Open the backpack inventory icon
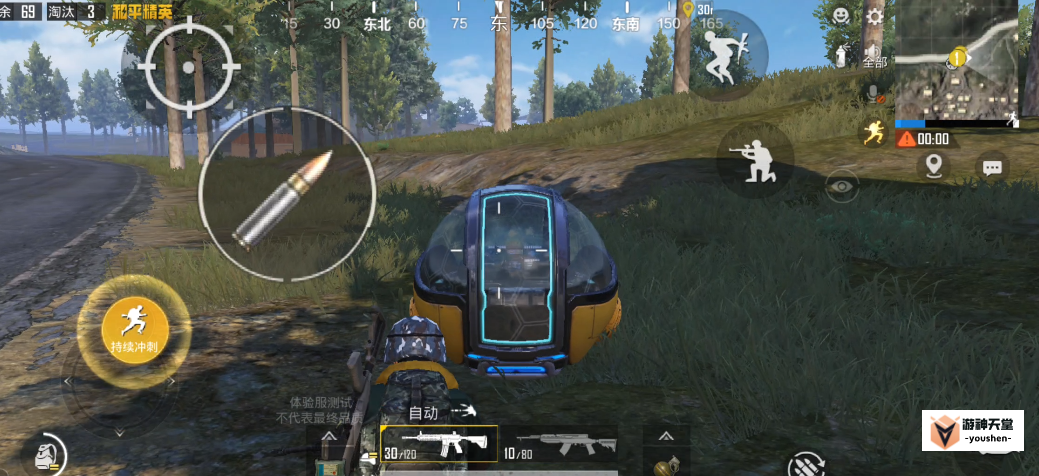The height and width of the screenshot is (476, 1039). point(44,456)
